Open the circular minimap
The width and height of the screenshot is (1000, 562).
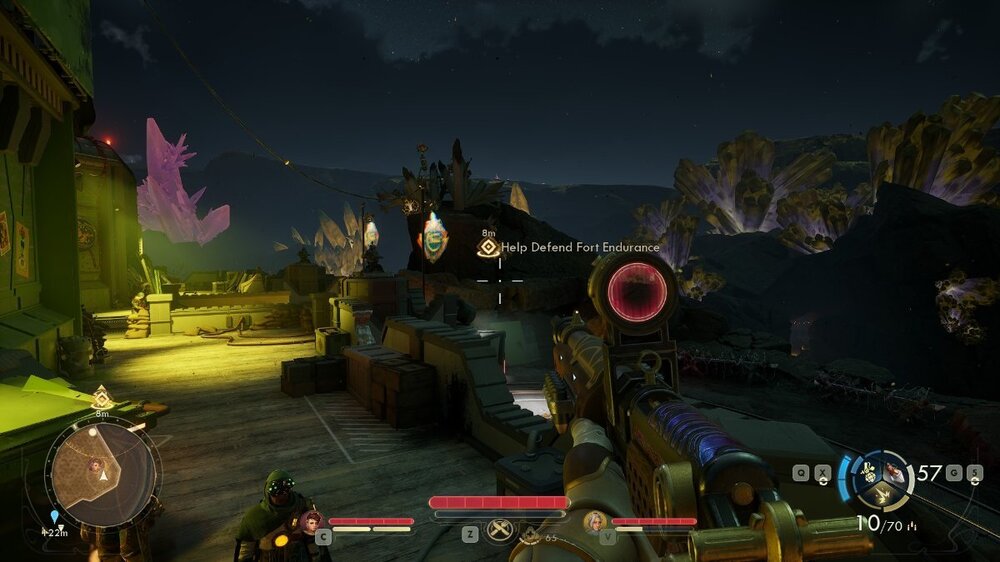point(103,470)
